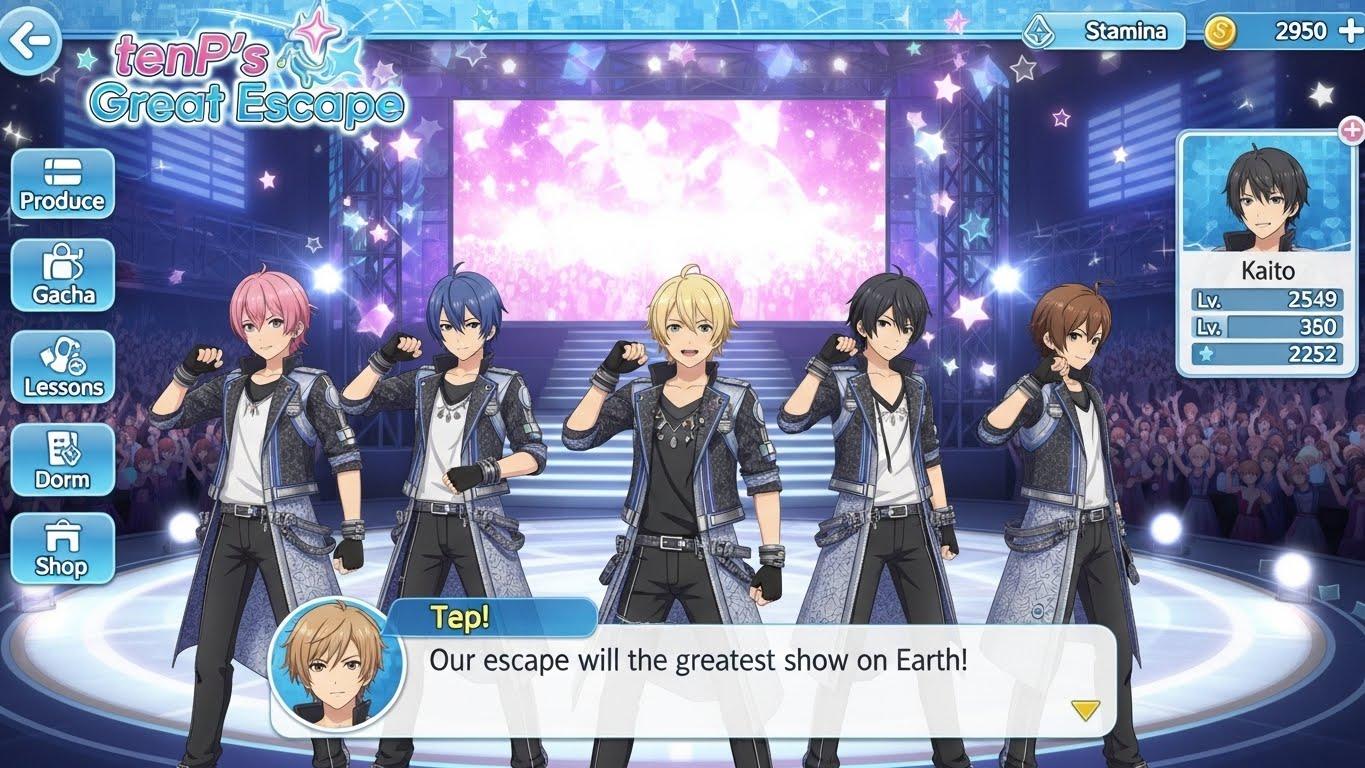Screen dimensions: 1365x768
Task: Advance dialogue with the yellow arrow
Action: 1085,710
